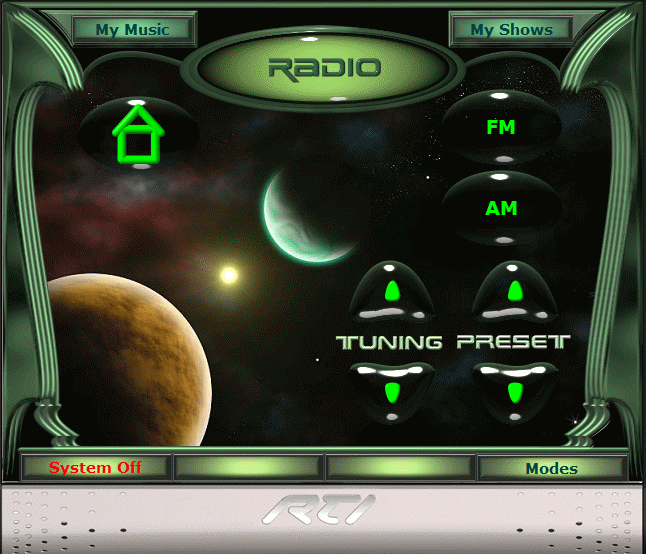
Task: Select next preset with Preset up arrow
Action: (x=514, y=291)
